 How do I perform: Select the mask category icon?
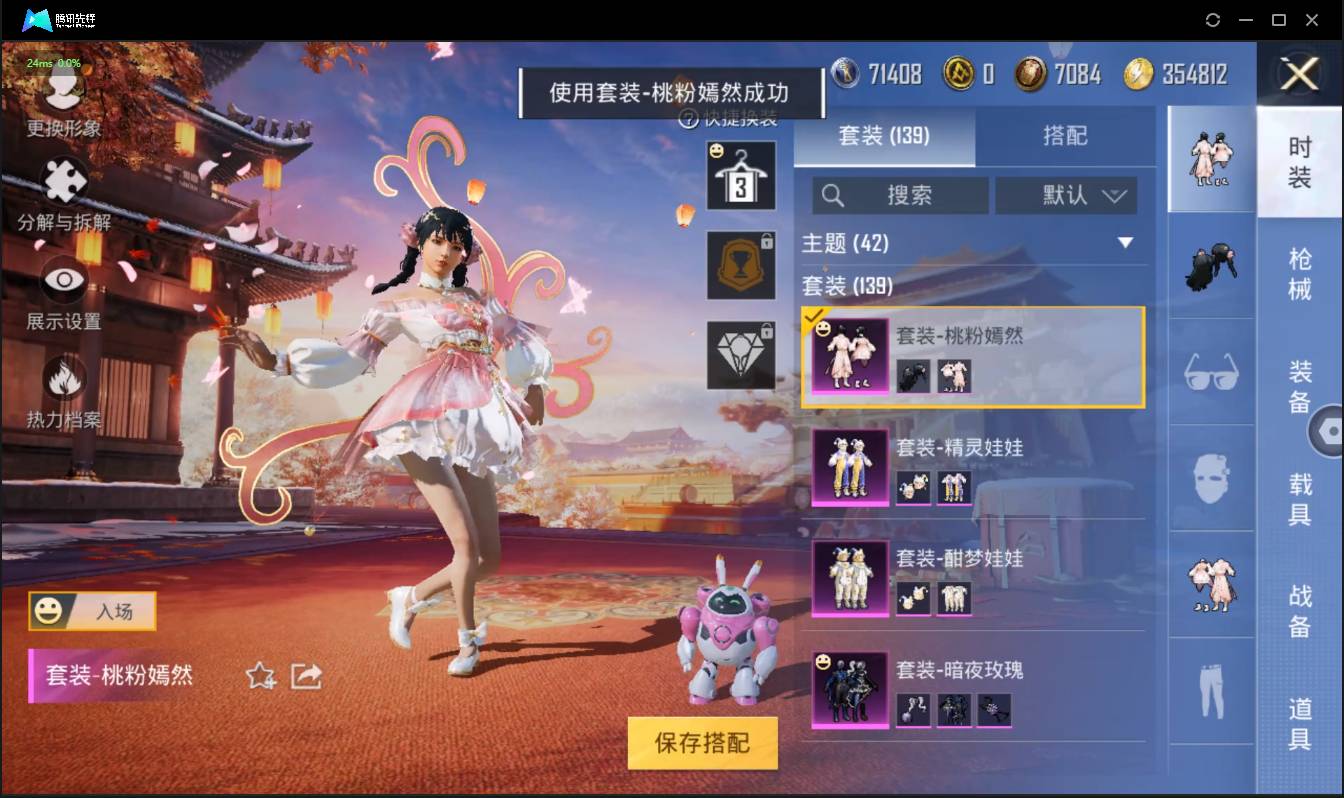(1211, 480)
